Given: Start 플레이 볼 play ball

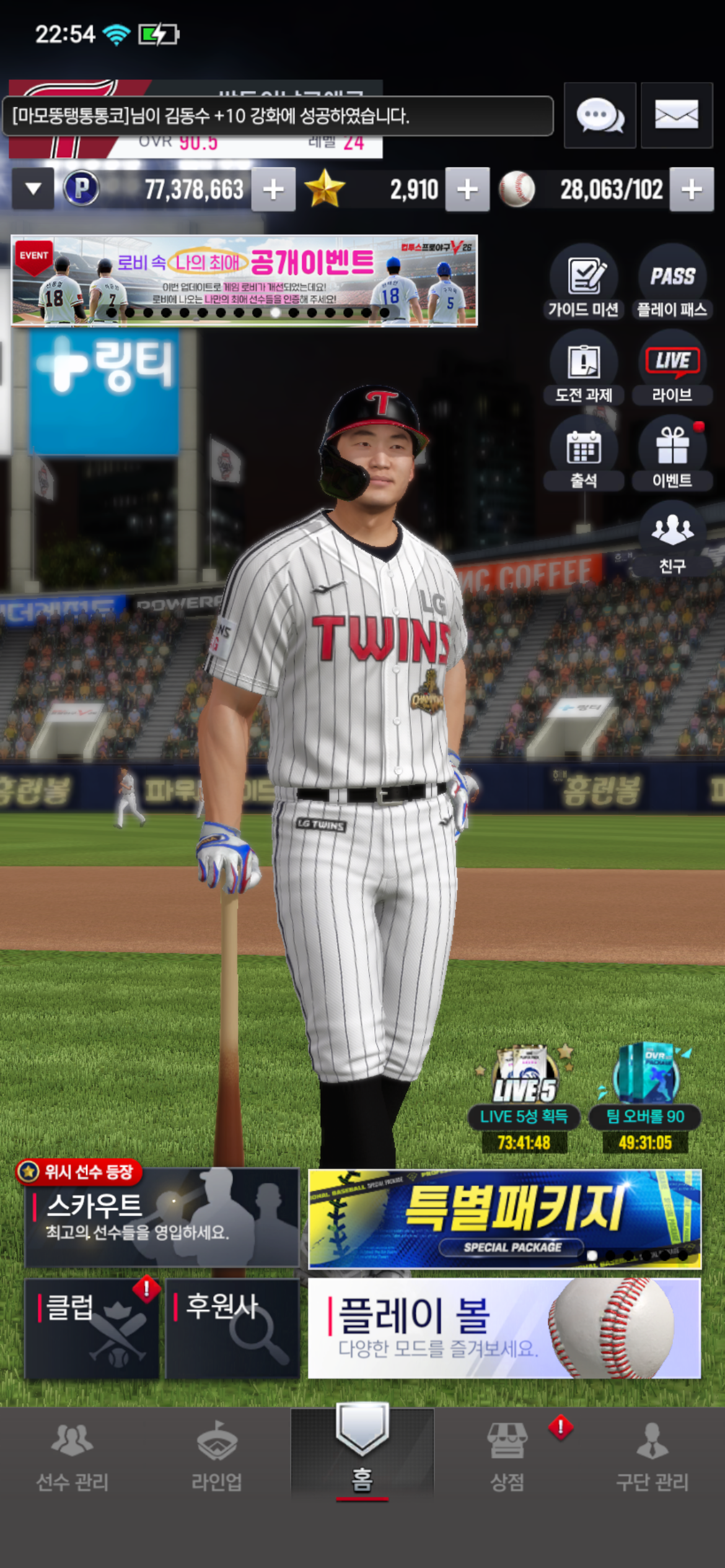Looking at the screenshot, I should click(504, 1328).
